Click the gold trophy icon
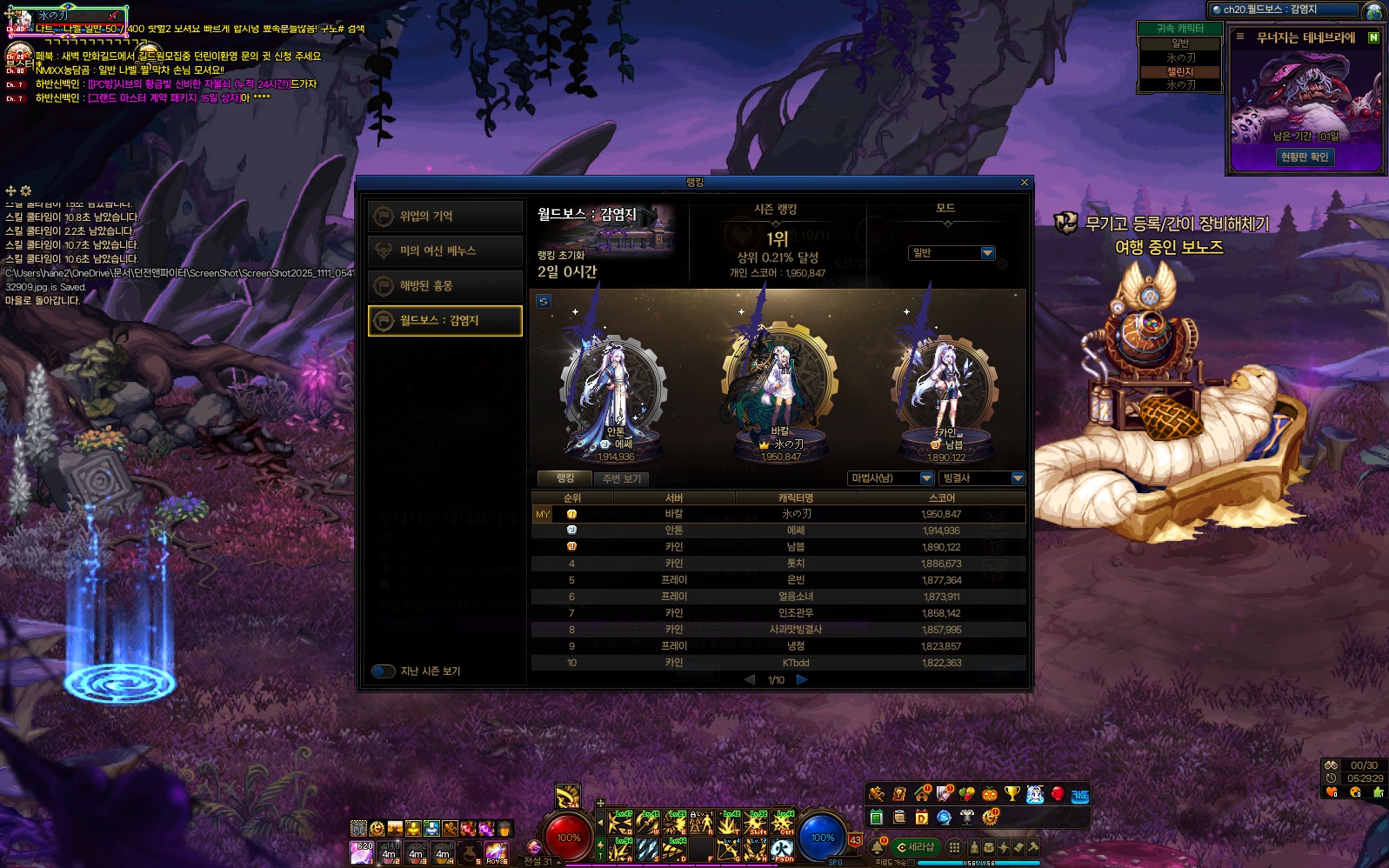Viewport: 1389px width, 868px height. tap(1012, 793)
